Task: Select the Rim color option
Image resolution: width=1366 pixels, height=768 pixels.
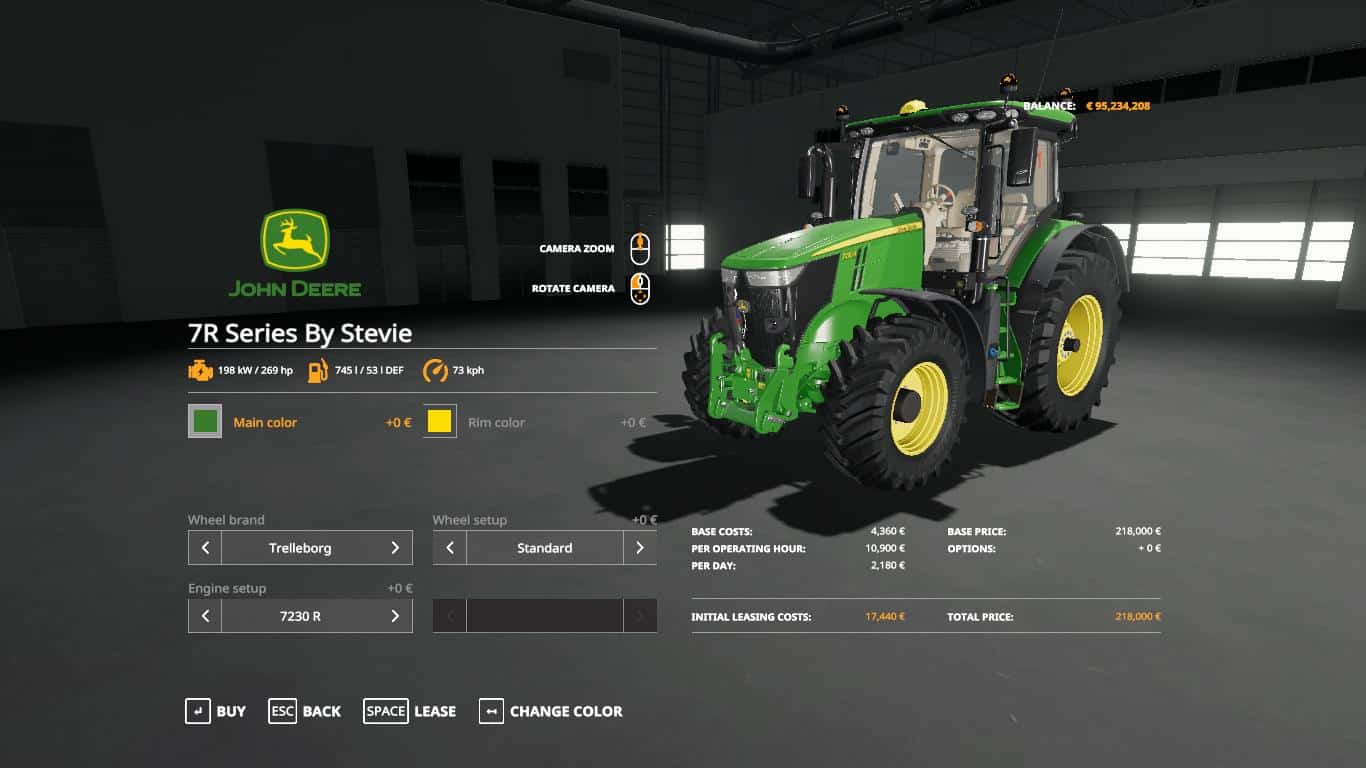Action: [498, 422]
